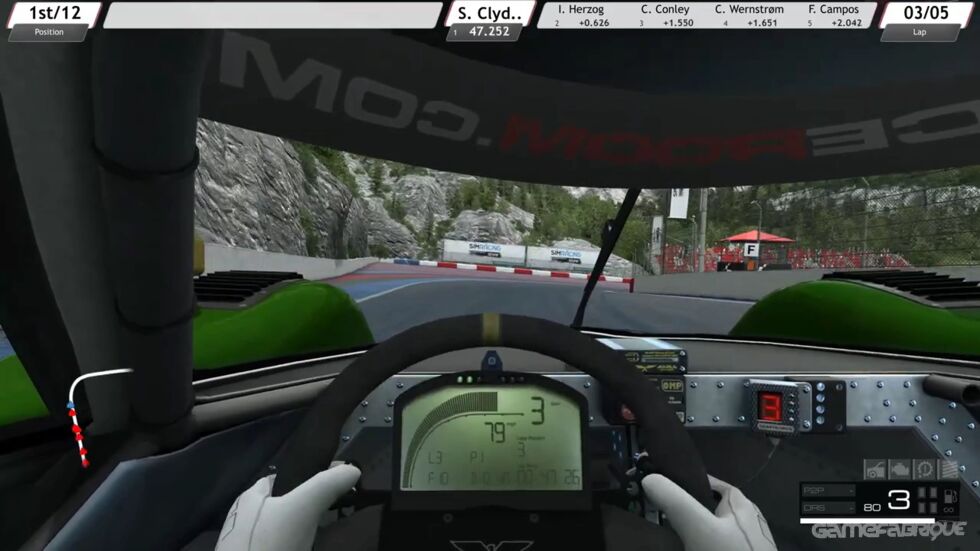980x551 pixels.
Task: Click the striped flag indicator icon
Action: (x=947, y=469)
